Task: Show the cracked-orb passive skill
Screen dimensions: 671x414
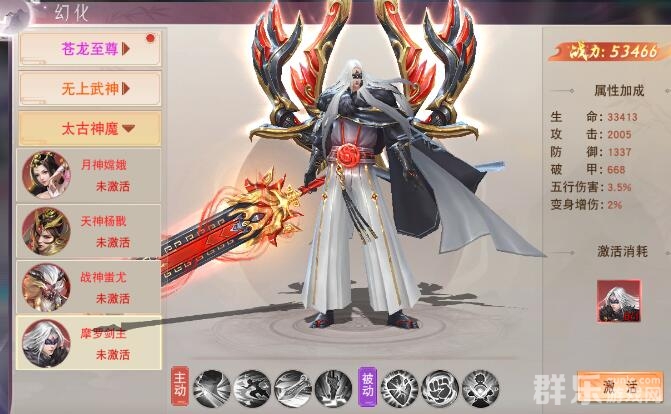Action: click(396, 387)
